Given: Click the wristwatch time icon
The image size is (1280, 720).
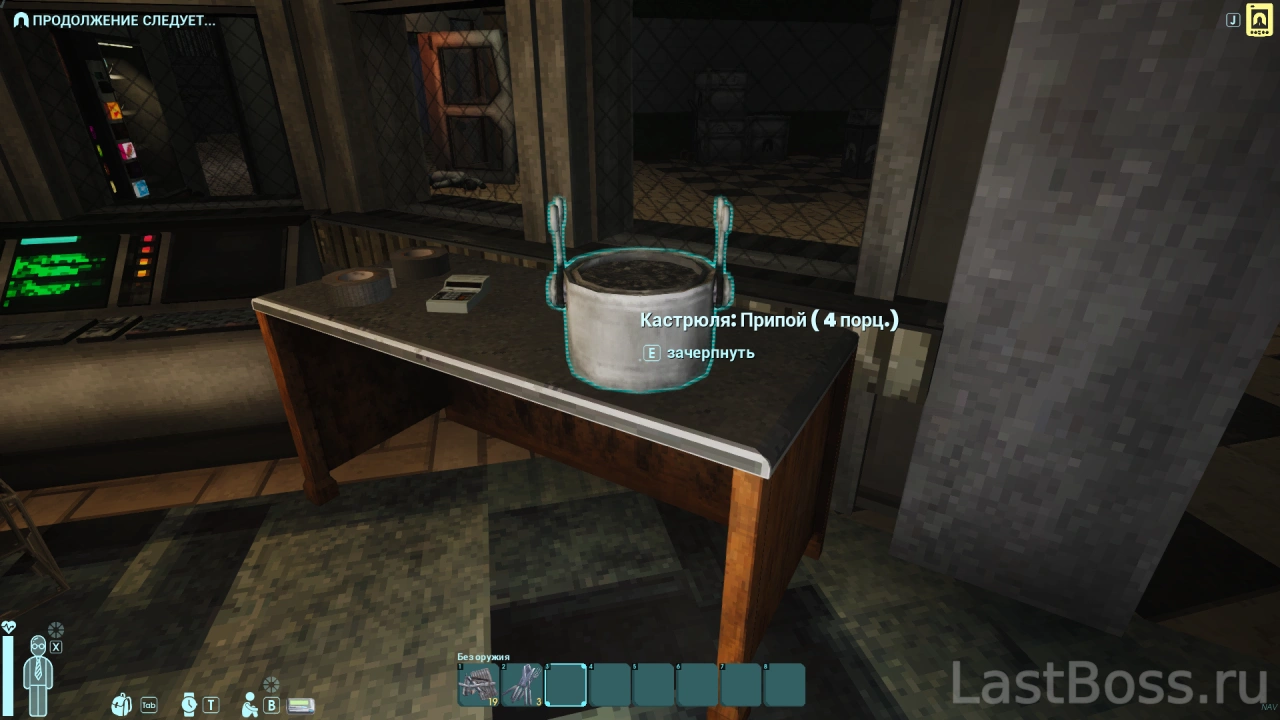Looking at the screenshot, I should pos(189,704).
